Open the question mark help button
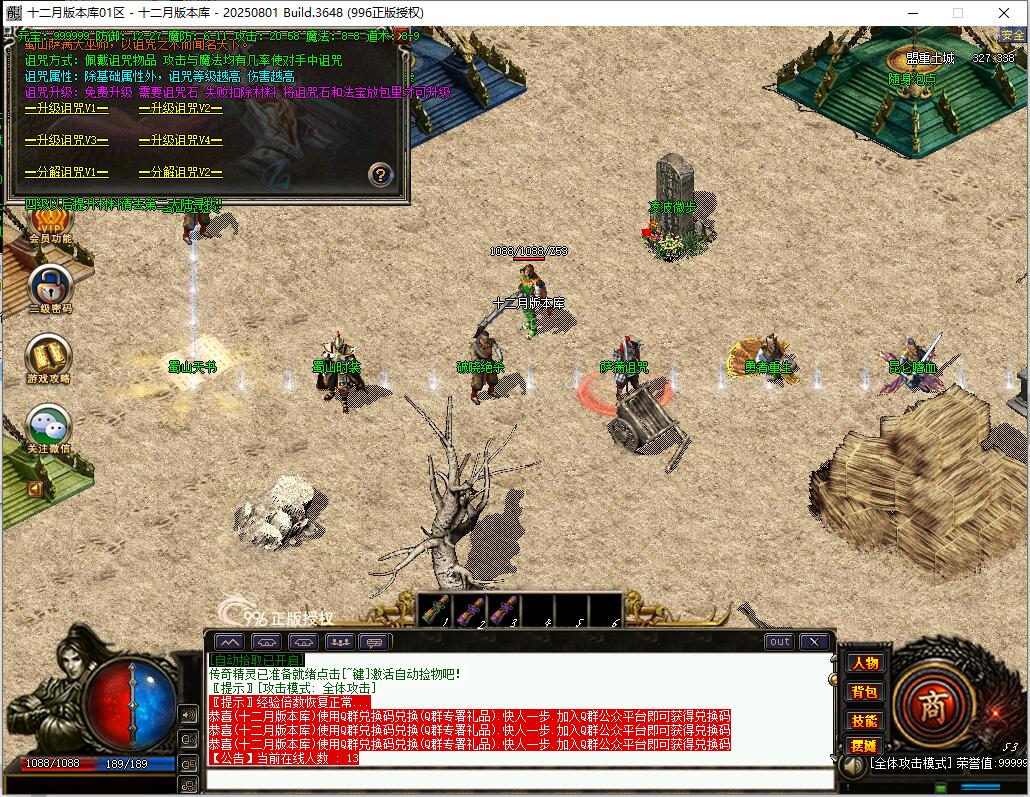1030x797 pixels. [x=380, y=174]
